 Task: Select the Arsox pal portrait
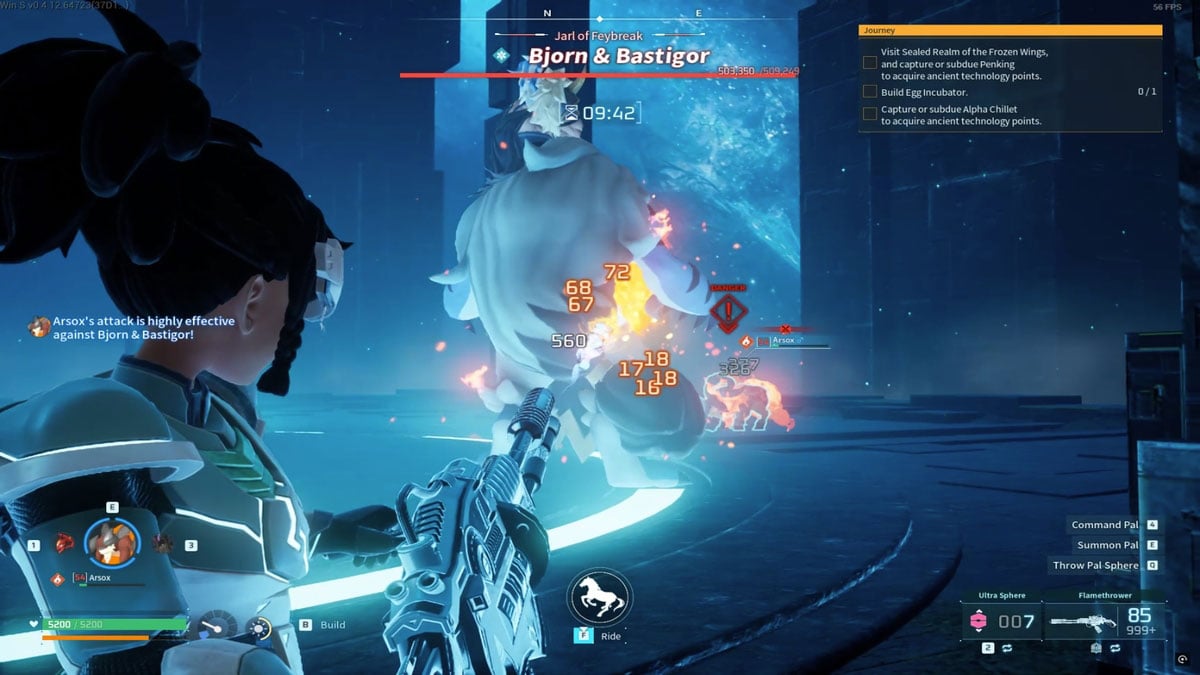(111, 542)
